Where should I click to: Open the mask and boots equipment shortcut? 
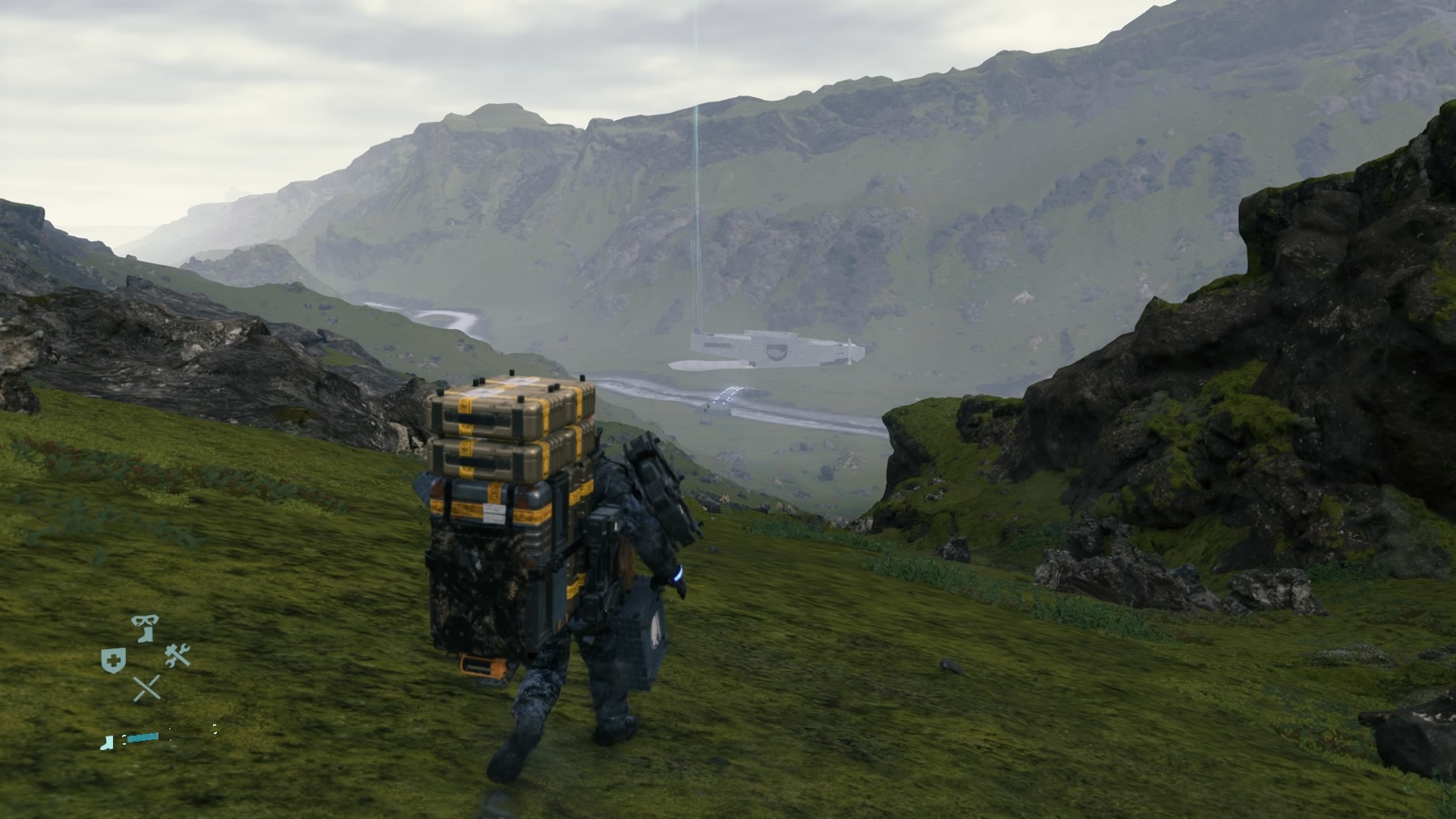[145, 628]
